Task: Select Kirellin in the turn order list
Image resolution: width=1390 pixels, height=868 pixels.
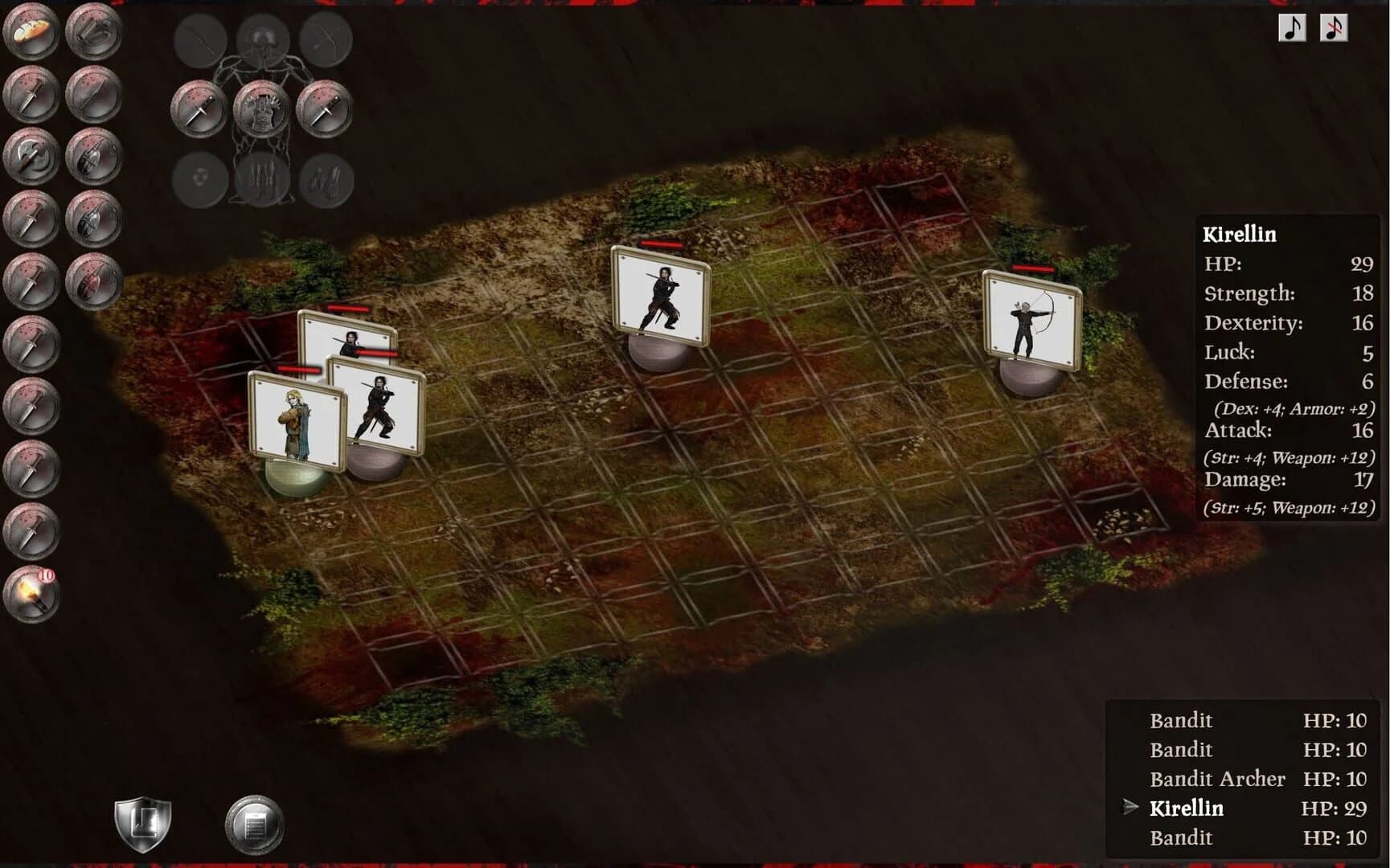Action: tap(1188, 809)
